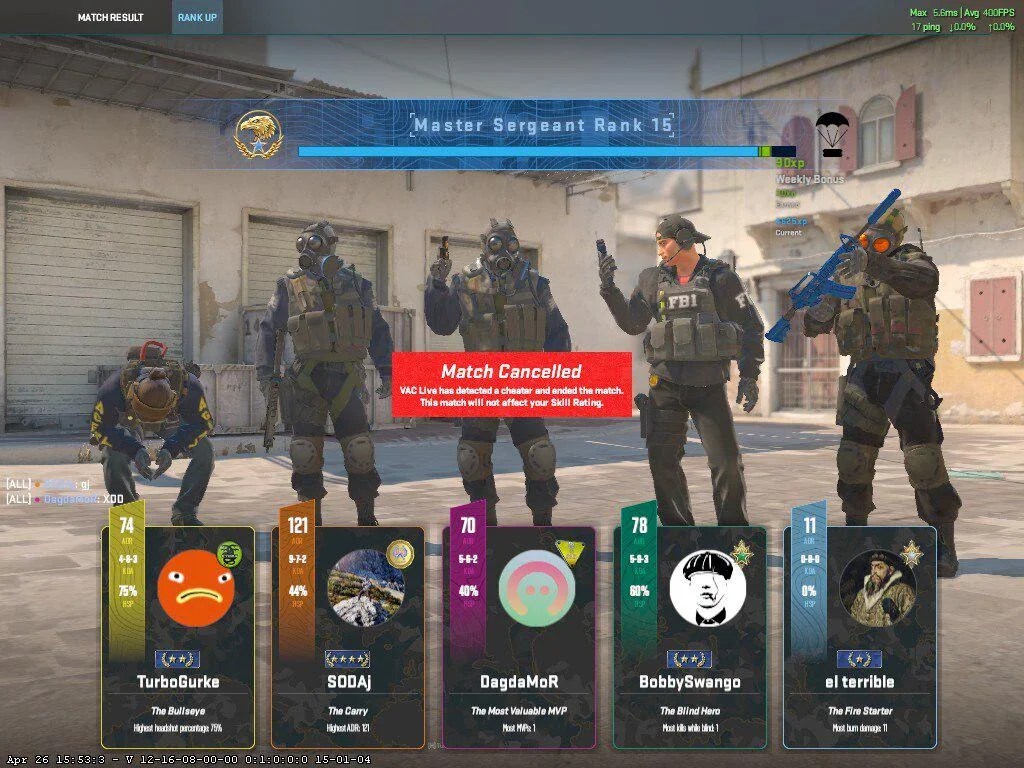Screen dimensions: 1024x768
Task: Click DagdaMoR's pink and teal avatar
Action: [537, 587]
